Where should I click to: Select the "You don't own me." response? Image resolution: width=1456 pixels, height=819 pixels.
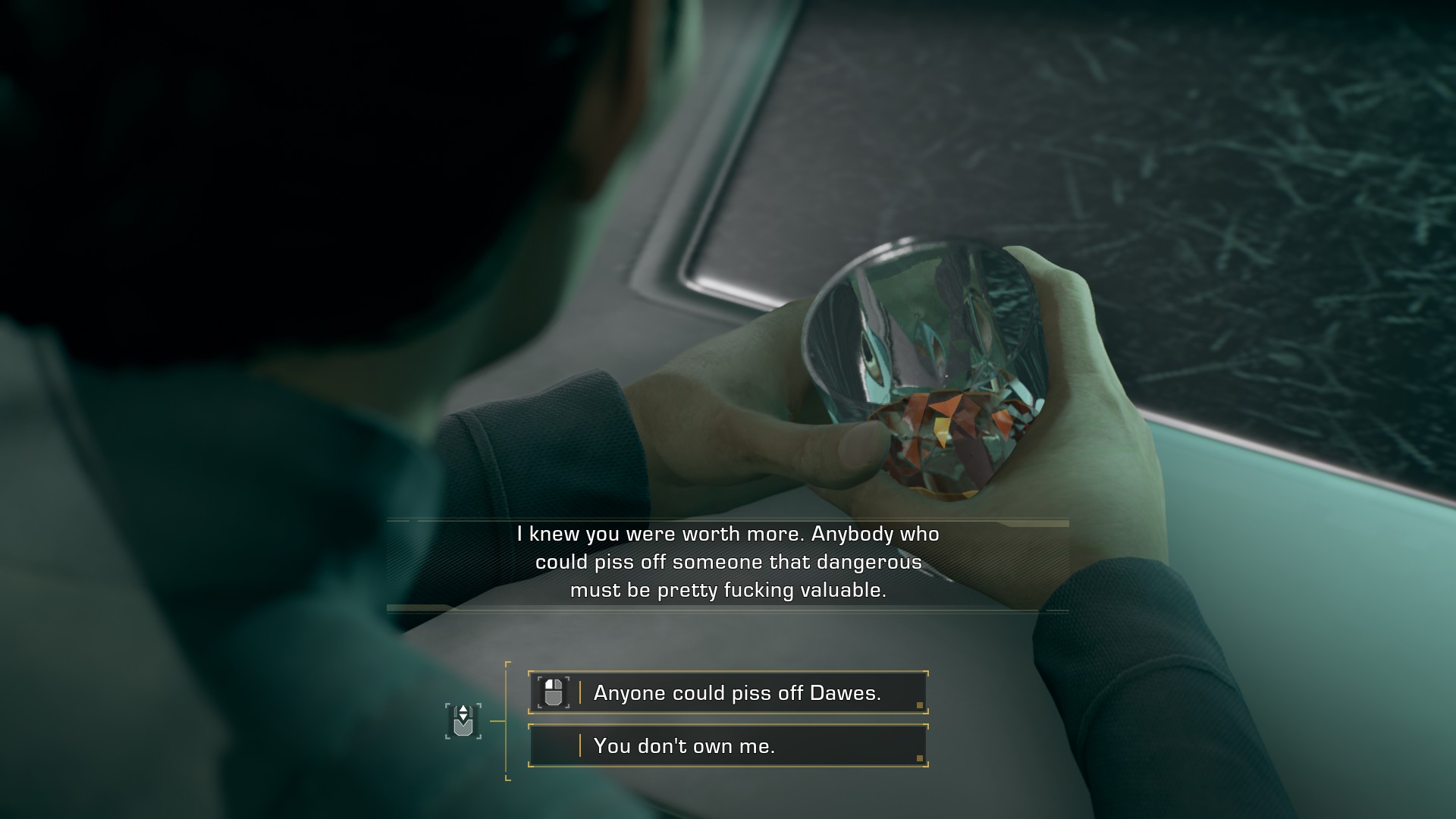click(728, 746)
